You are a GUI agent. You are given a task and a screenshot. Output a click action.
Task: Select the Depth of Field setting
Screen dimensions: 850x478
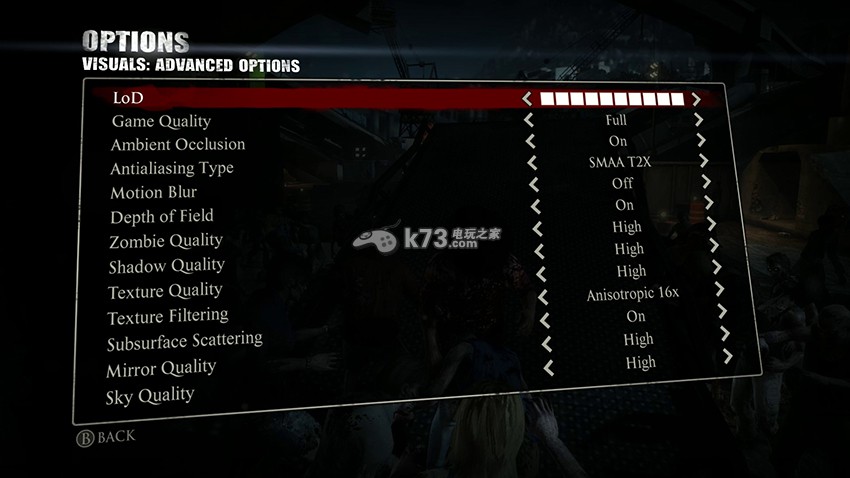(x=161, y=216)
